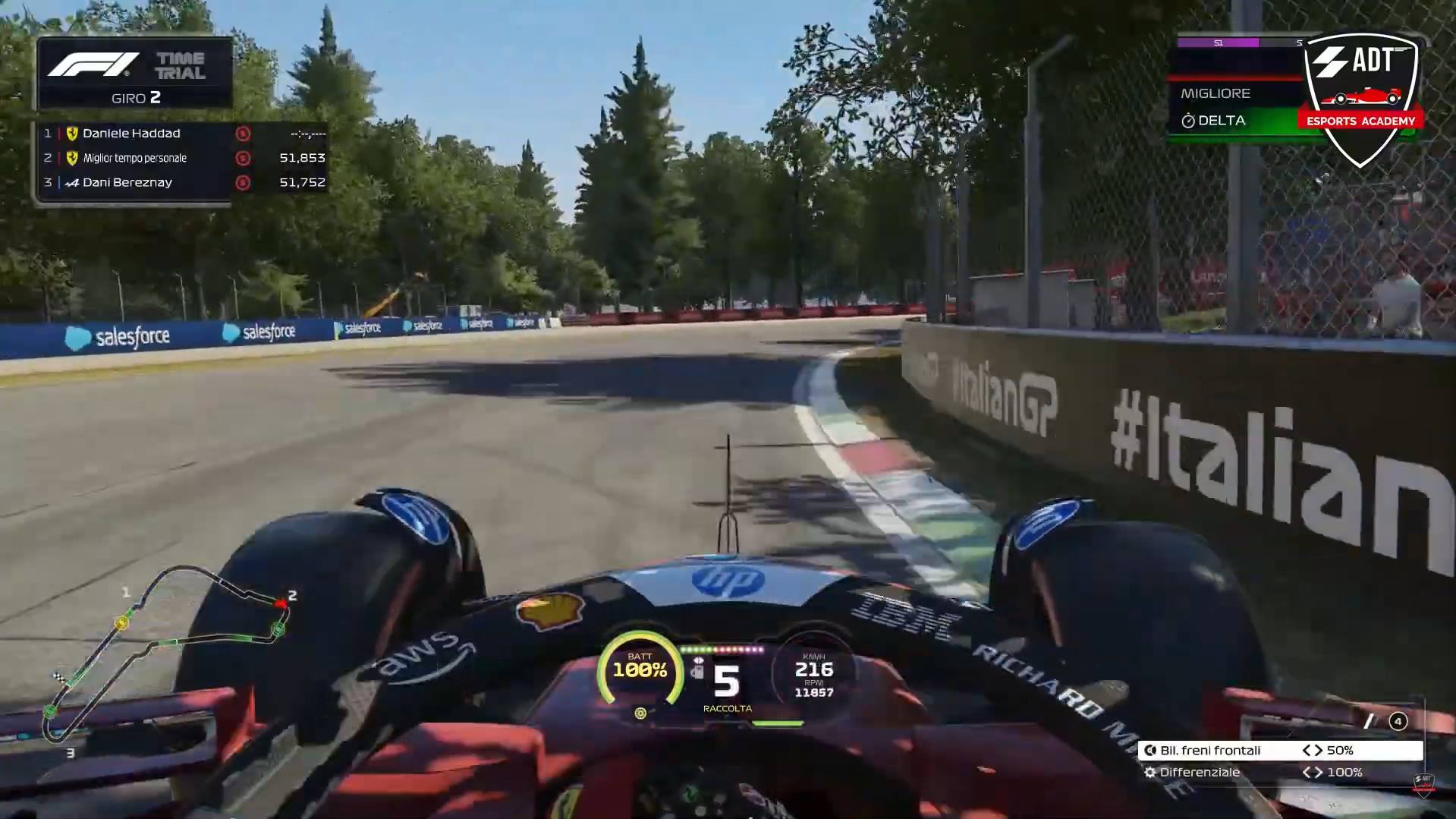
Task: Choose the Miglior tempo personale row
Action: 184,158
